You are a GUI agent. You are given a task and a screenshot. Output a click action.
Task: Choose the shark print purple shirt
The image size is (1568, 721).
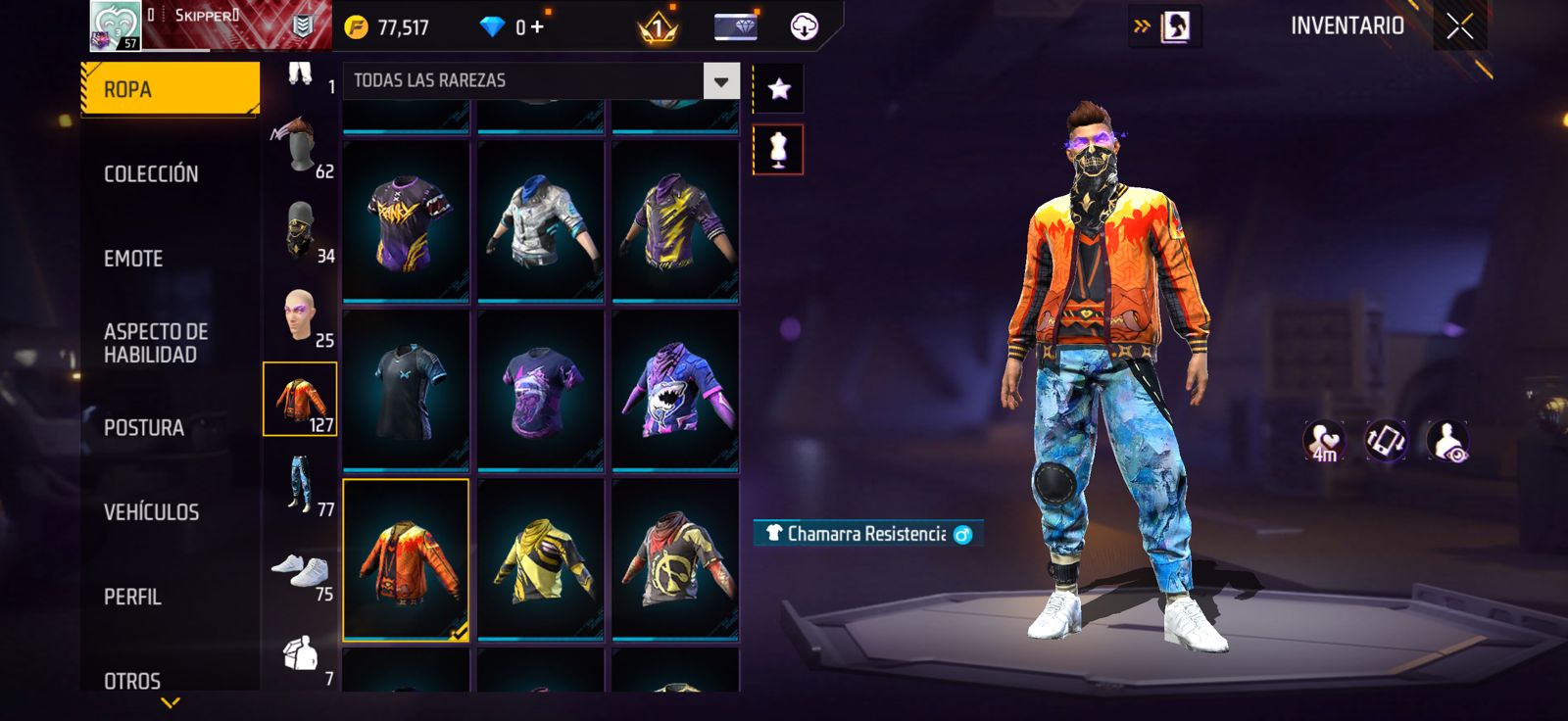point(674,390)
